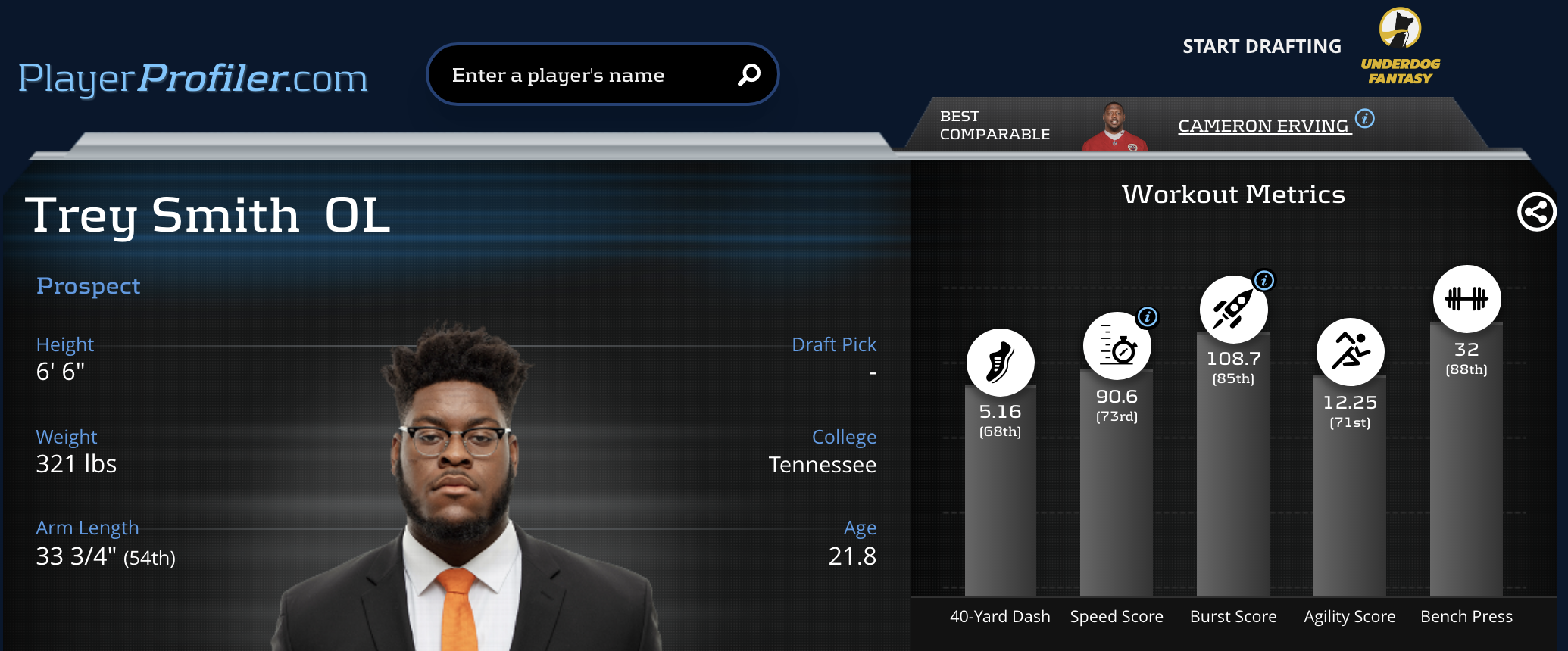Click the Underdog Fantasy logo
1568x651 pixels.
pos(1400,47)
